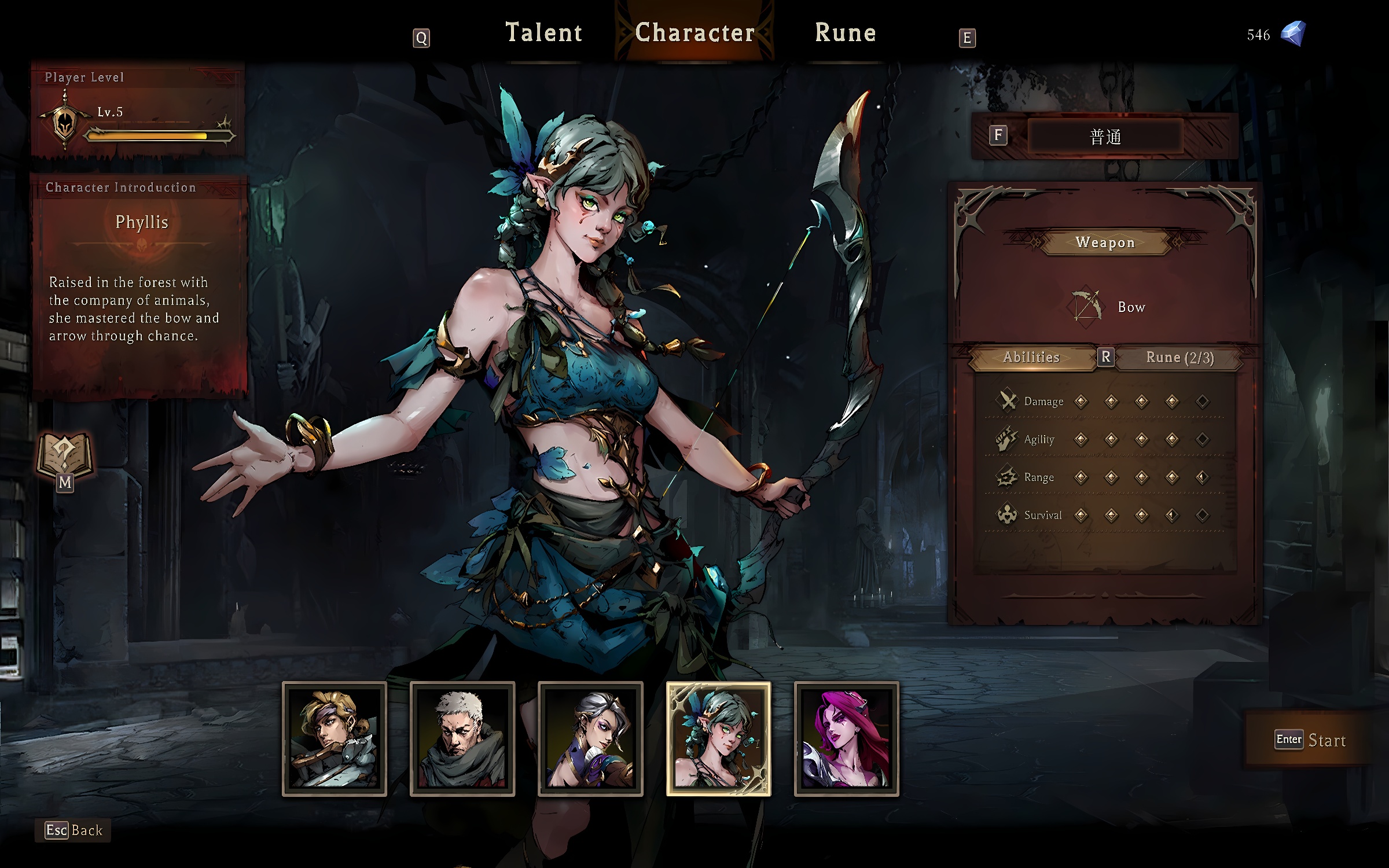Show the Abilities panel tab
The width and height of the screenshot is (1389, 868).
[x=1031, y=358]
